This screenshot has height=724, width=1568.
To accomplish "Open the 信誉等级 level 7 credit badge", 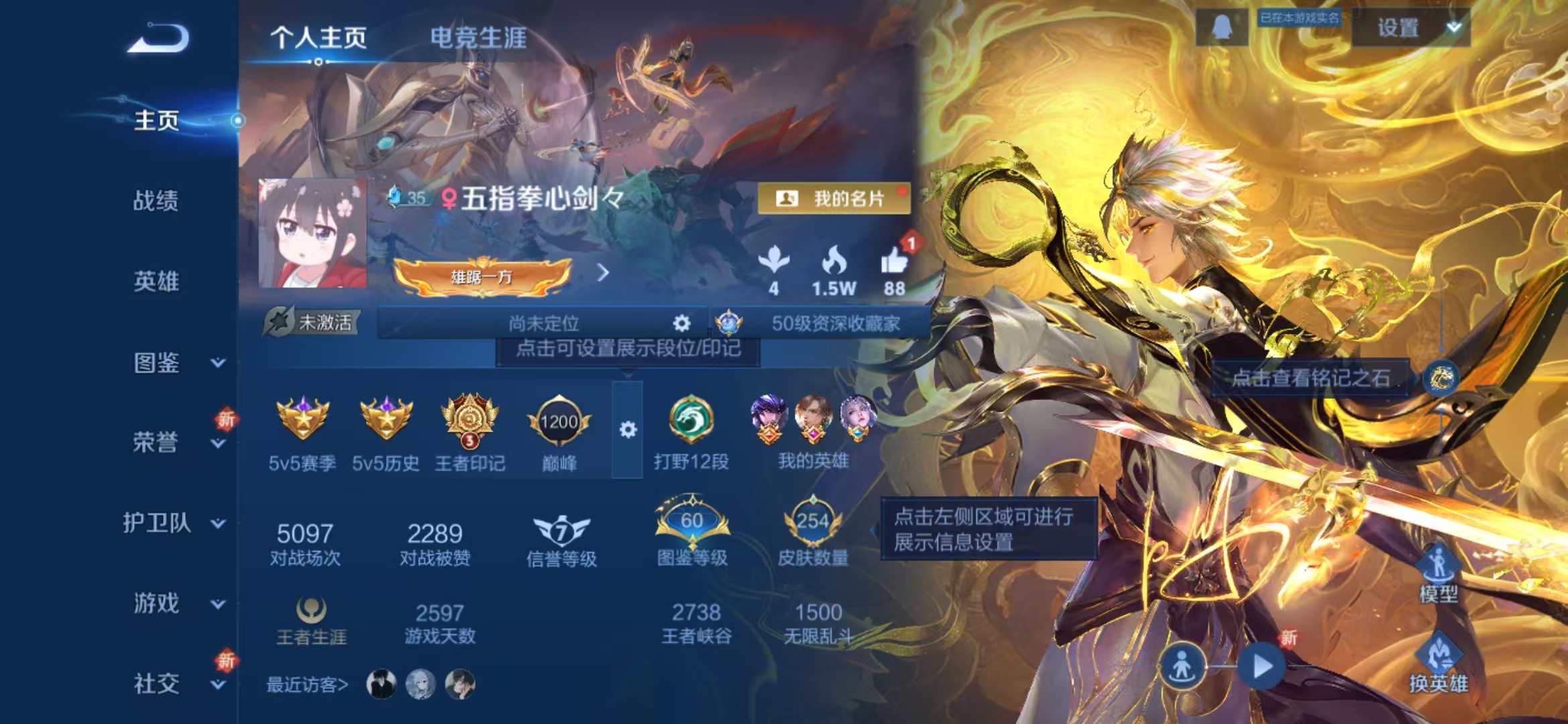I will 560,531.
